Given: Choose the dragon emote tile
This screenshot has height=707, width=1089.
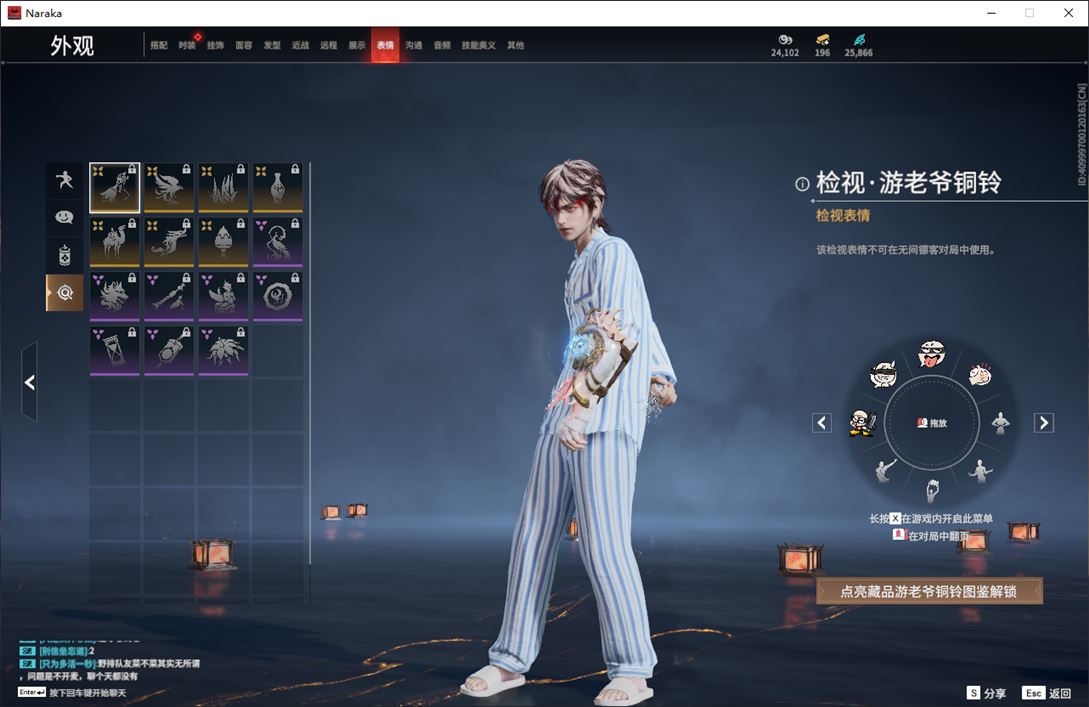Looking at the screenshot, I should click(x=169, y=241).
